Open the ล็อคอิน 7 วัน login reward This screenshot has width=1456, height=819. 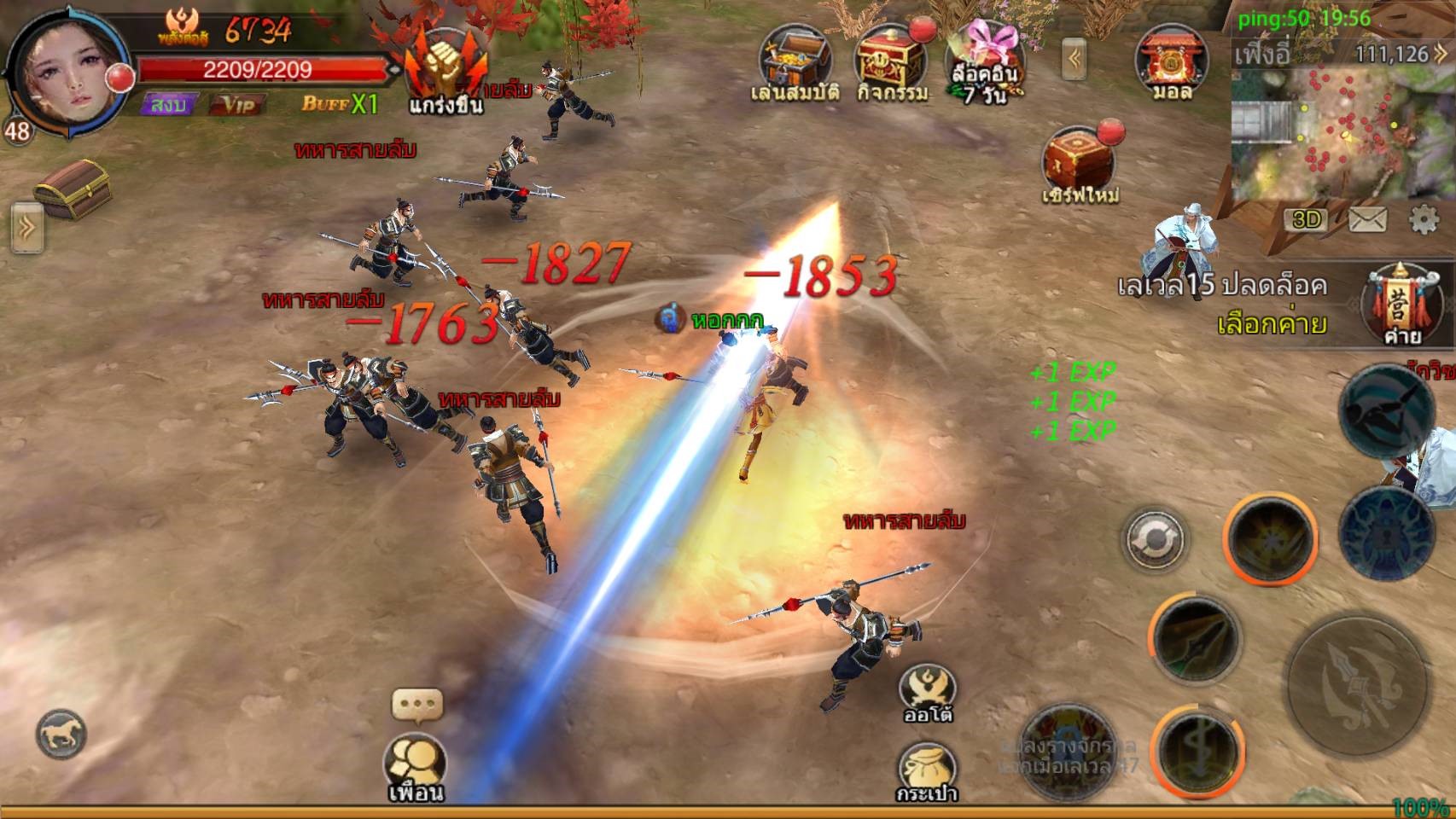(x=984, y=61)
